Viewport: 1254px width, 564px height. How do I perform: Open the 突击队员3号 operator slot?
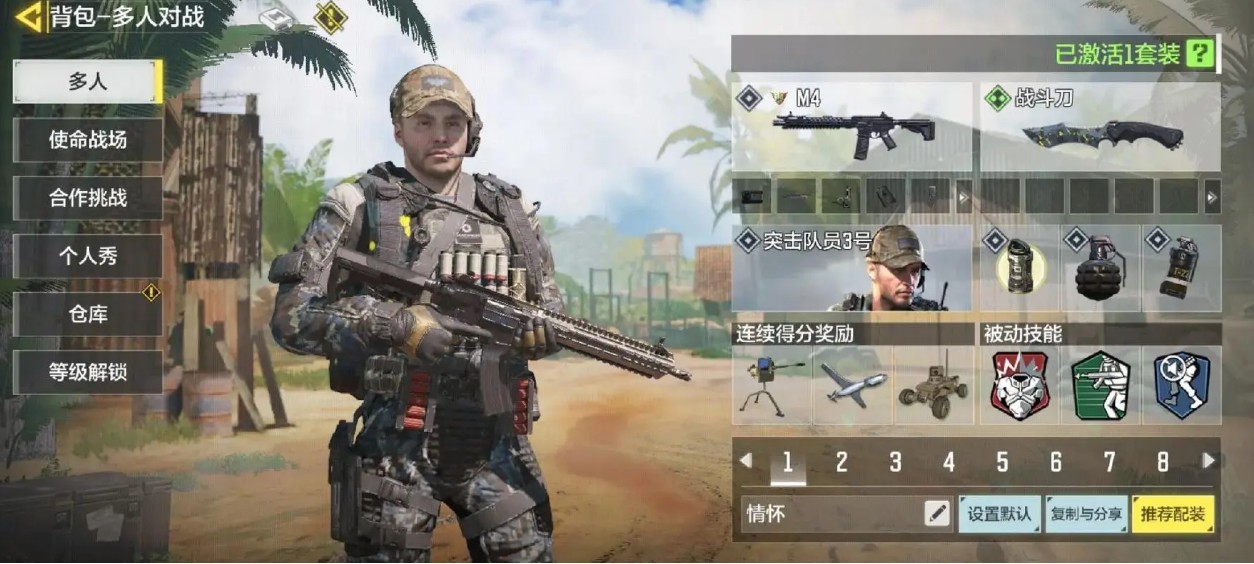click(852, 267)
